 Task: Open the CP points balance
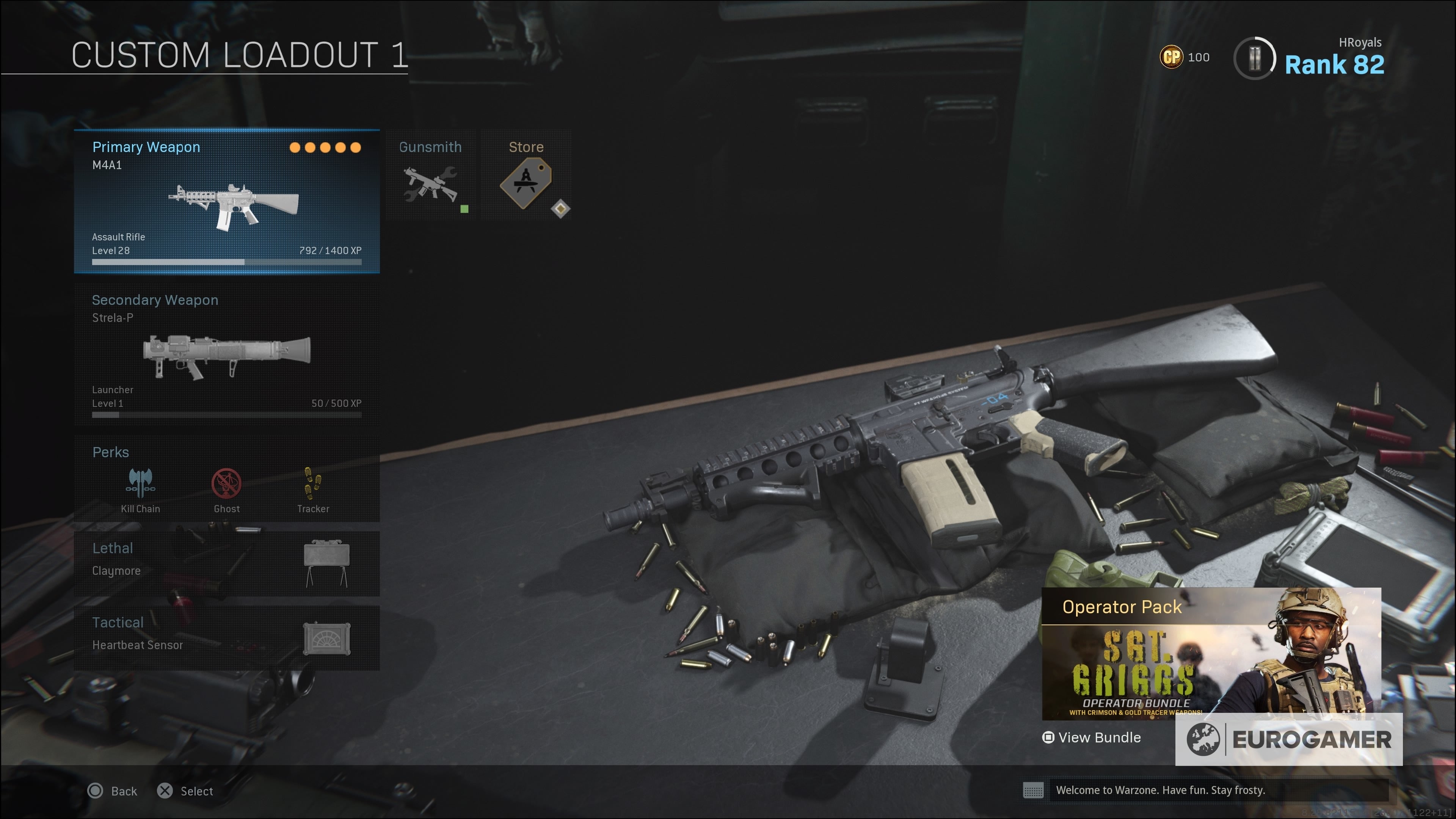pyautogui.click(x=1184, y=57)
